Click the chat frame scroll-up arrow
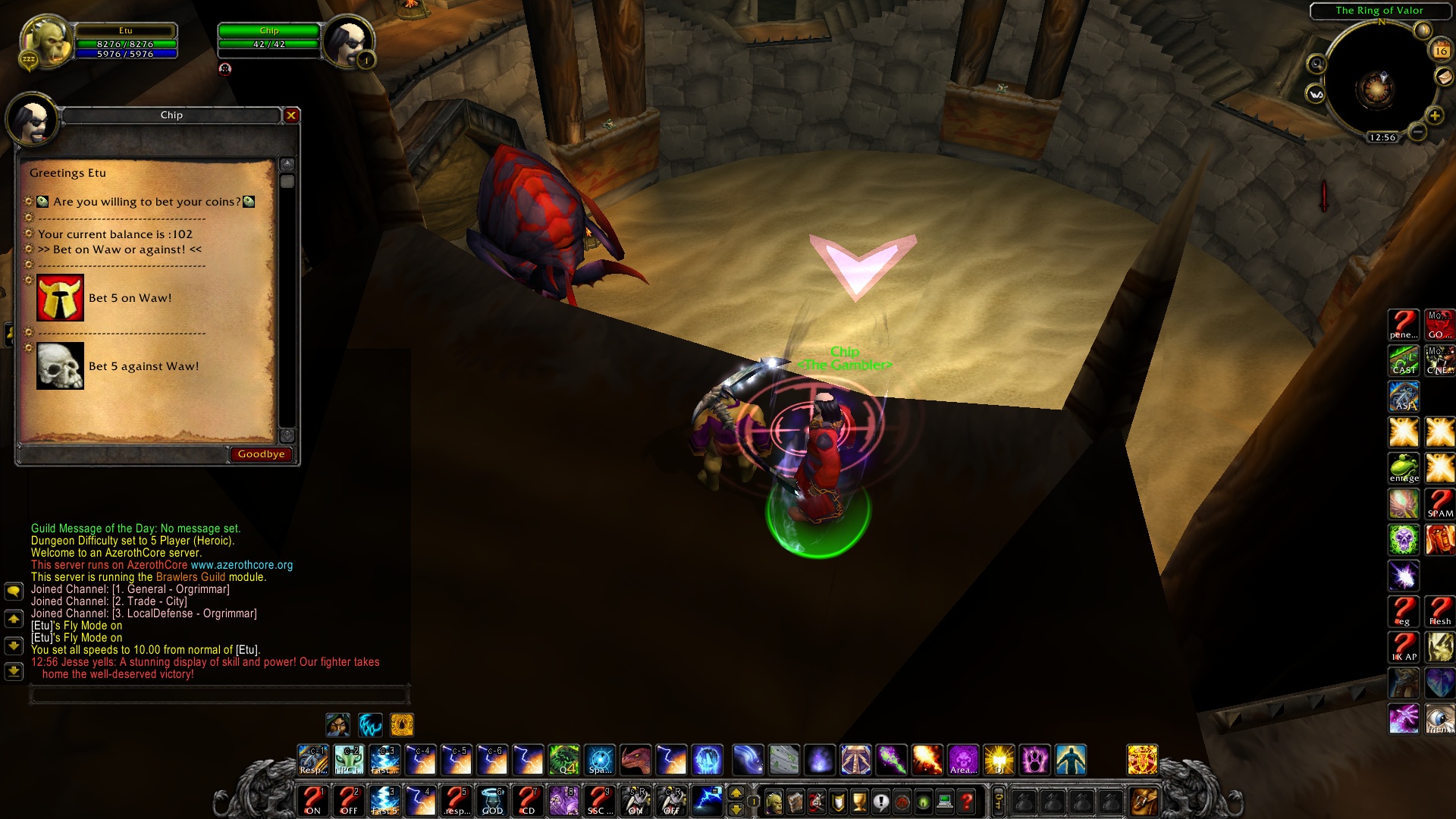Screen dimensions: 1456x819 (12, 620)
